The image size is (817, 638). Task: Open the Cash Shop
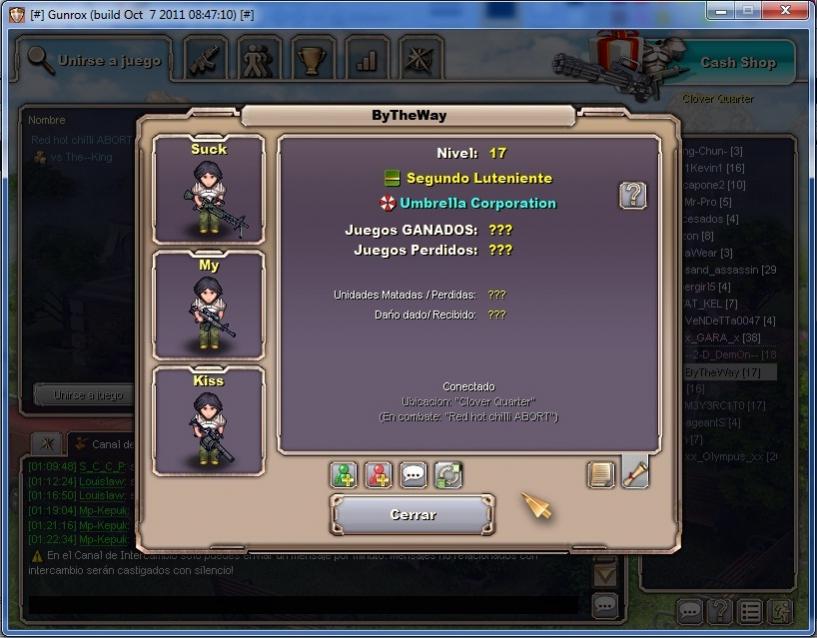tap(737, 62)
